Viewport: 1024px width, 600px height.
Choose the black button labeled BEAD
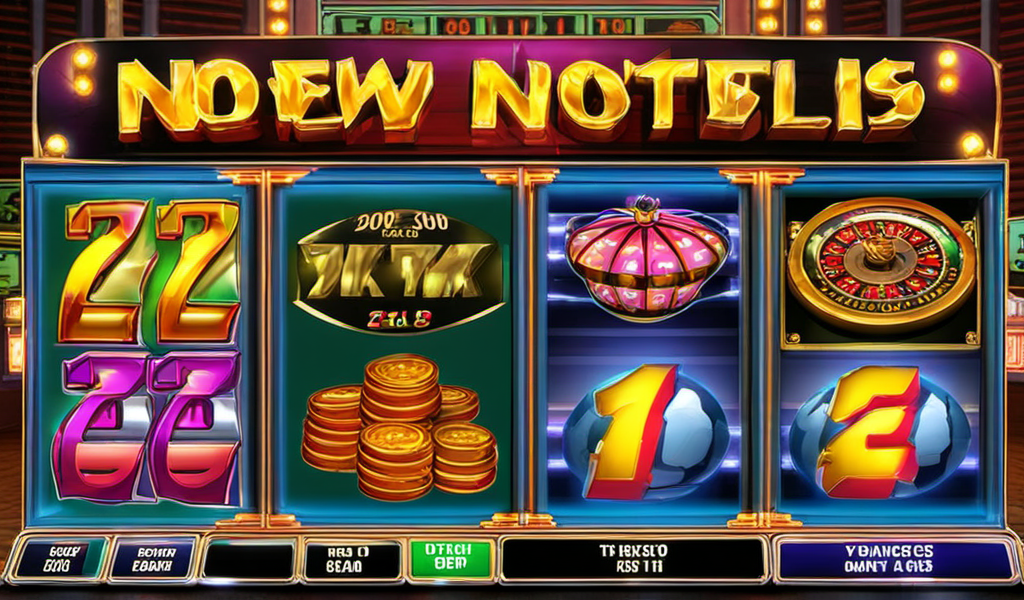click(x=350, y=559)
